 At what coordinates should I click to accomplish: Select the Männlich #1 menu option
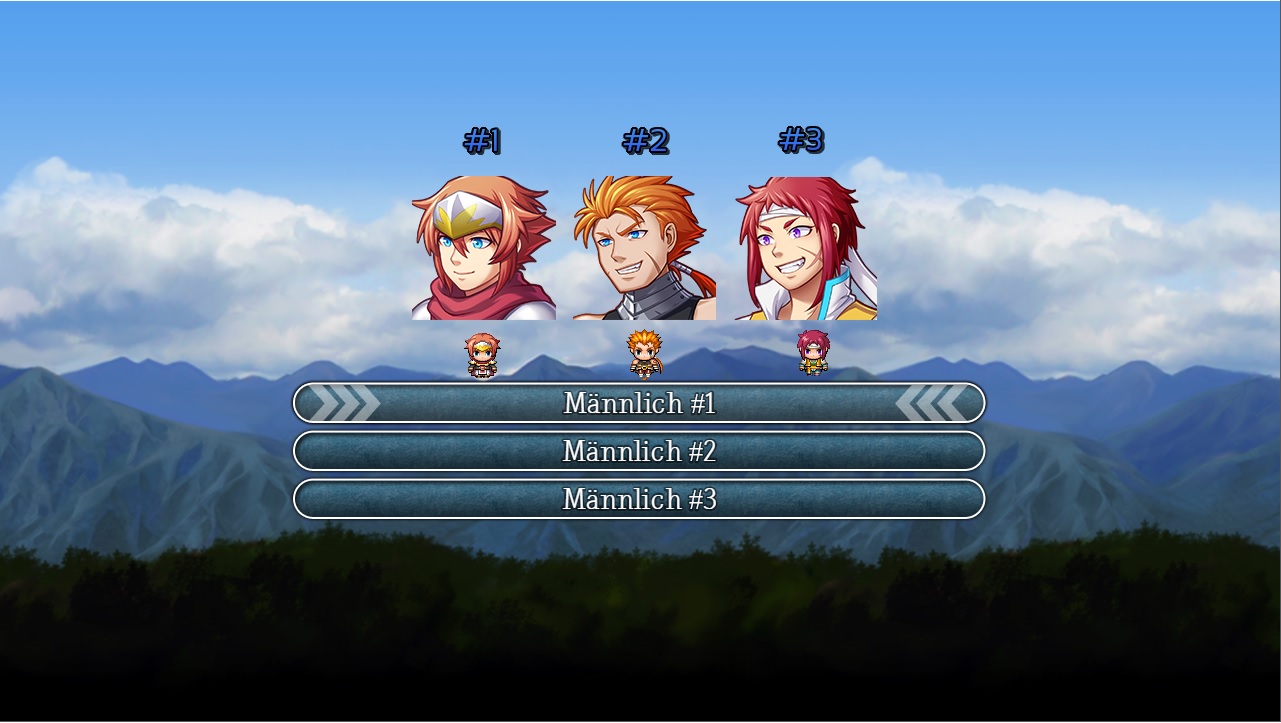click(x=639, y=403)
